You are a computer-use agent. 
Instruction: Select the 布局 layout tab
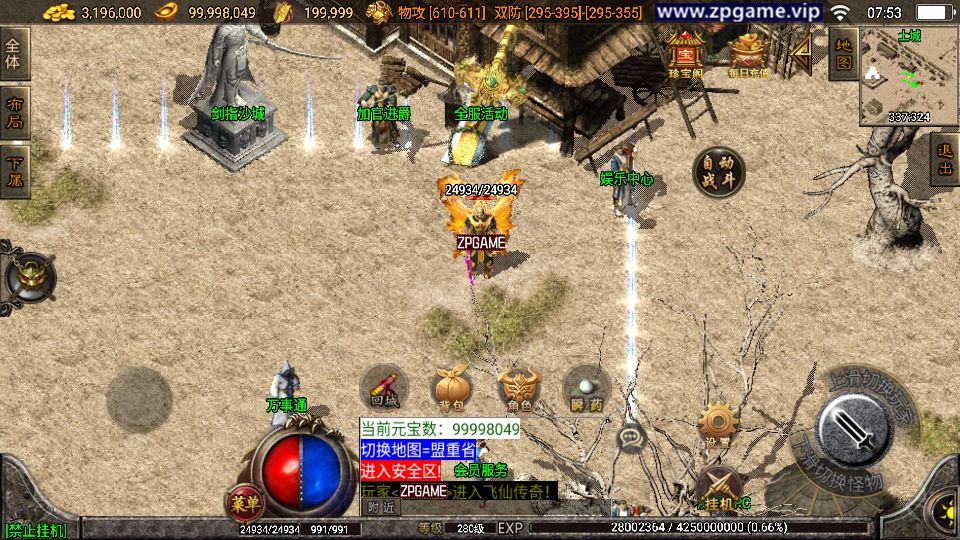coord(14,113)
